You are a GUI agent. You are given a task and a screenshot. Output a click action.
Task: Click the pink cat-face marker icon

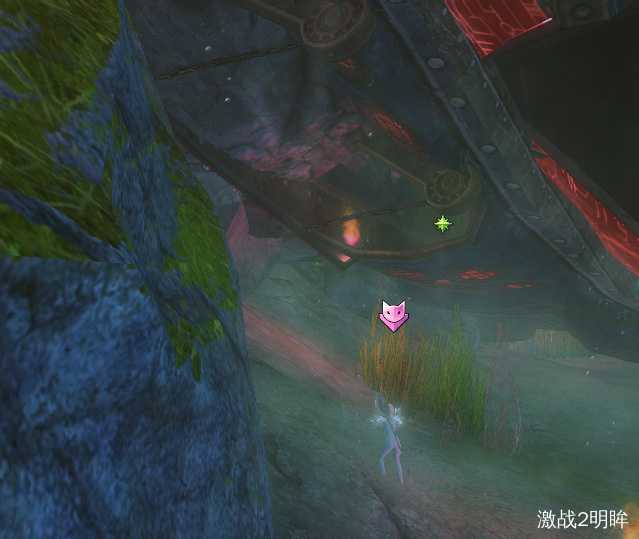(393, 316)
